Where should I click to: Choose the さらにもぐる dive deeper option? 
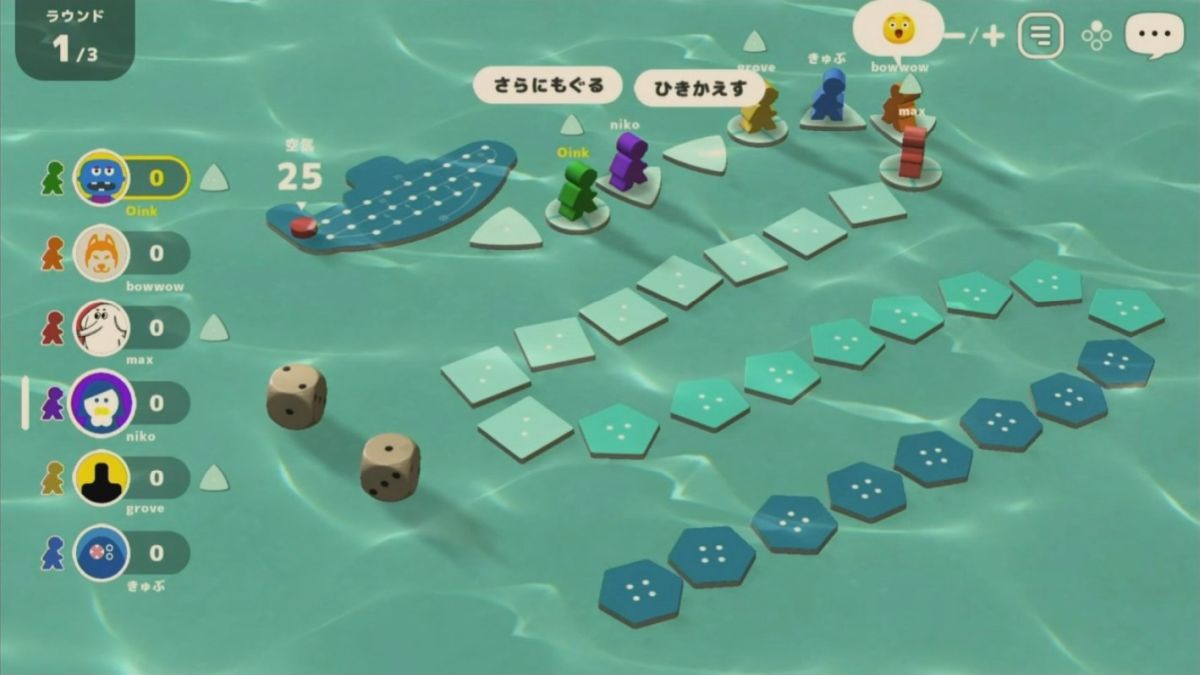pyautogui.click(x=549, y=86)
